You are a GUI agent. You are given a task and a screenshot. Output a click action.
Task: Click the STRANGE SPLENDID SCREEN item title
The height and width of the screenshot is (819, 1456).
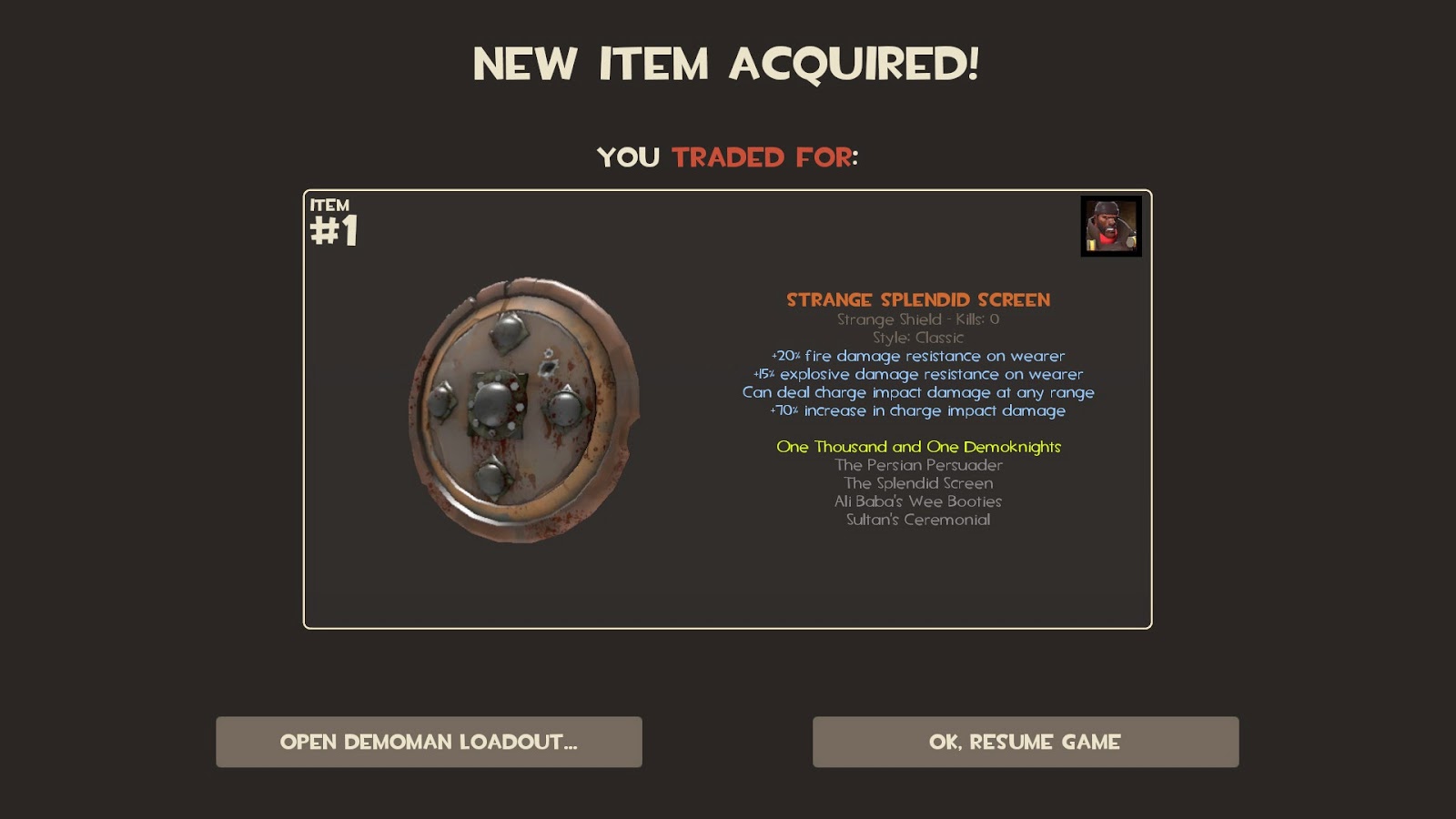coord(917,298)
